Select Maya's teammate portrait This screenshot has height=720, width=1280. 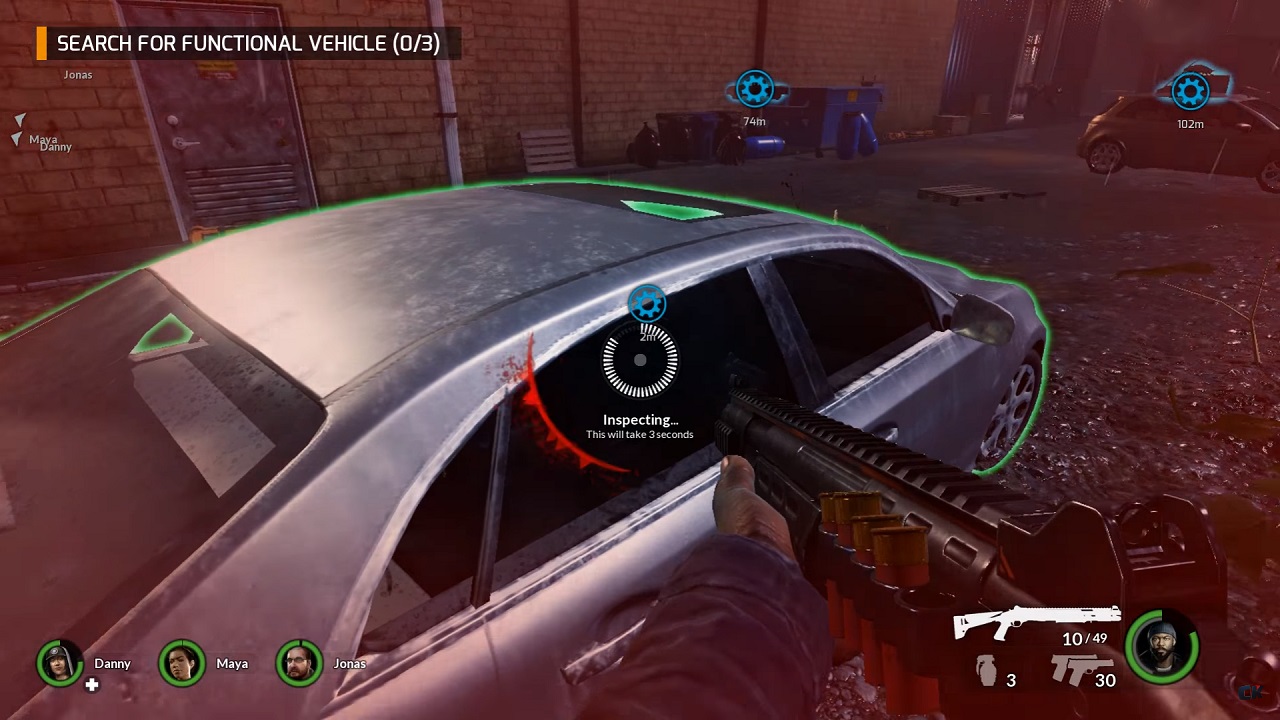(x=181, y=663)
